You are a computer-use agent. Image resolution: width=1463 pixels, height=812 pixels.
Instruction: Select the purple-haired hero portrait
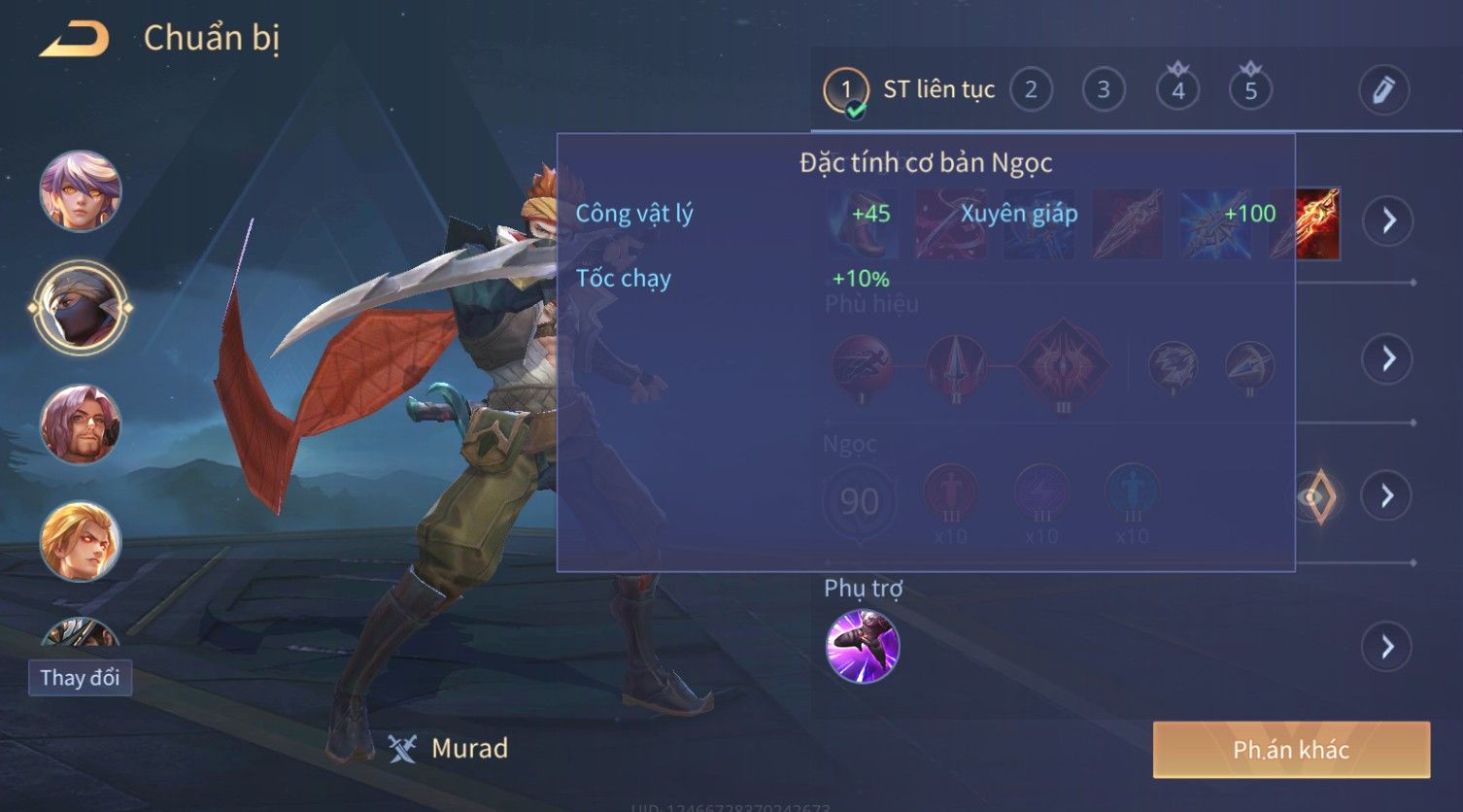click(x=81, y=190)
